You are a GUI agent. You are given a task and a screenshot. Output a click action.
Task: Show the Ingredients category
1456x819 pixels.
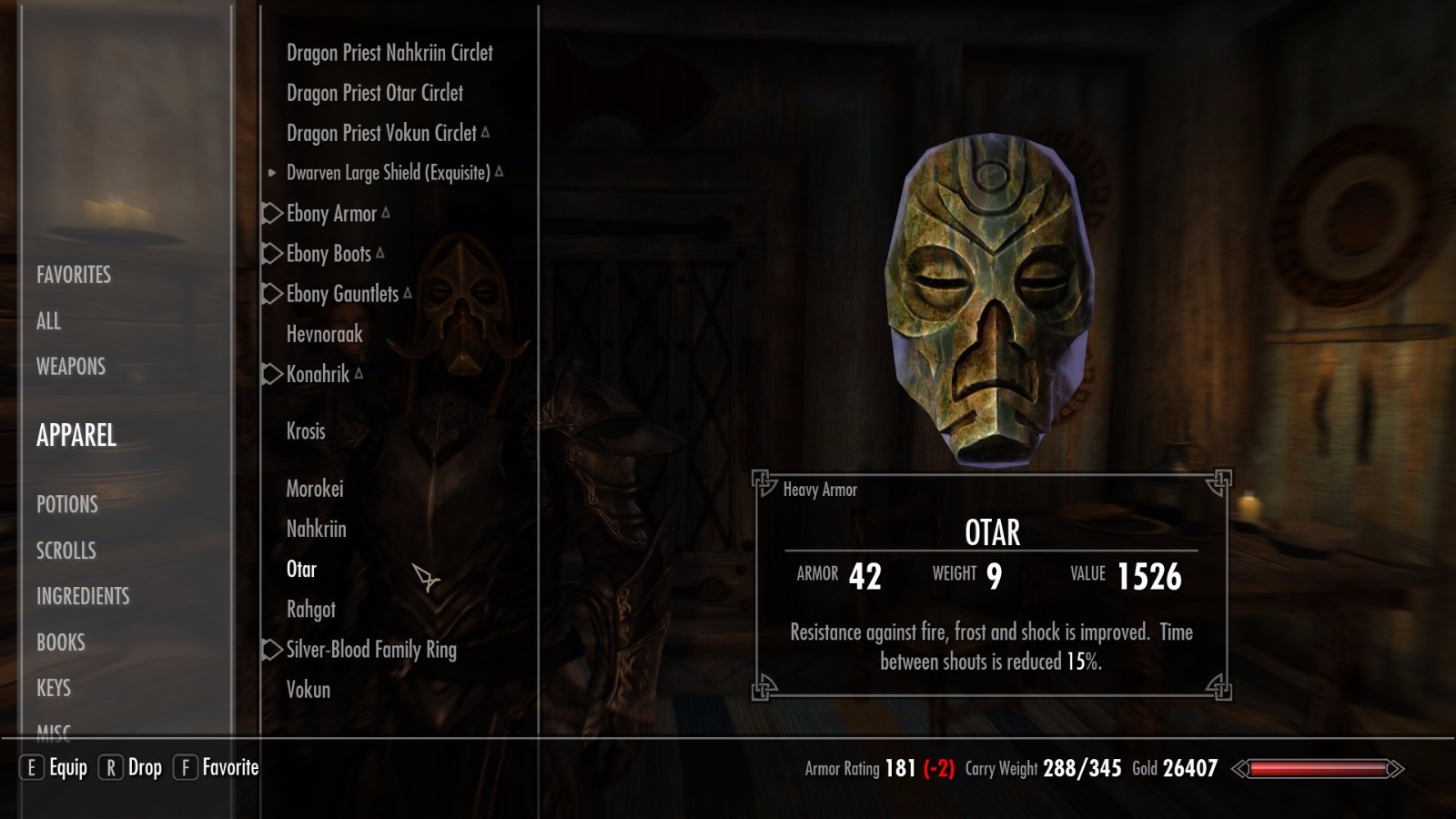pyautogui.click(x=83, y=596)
